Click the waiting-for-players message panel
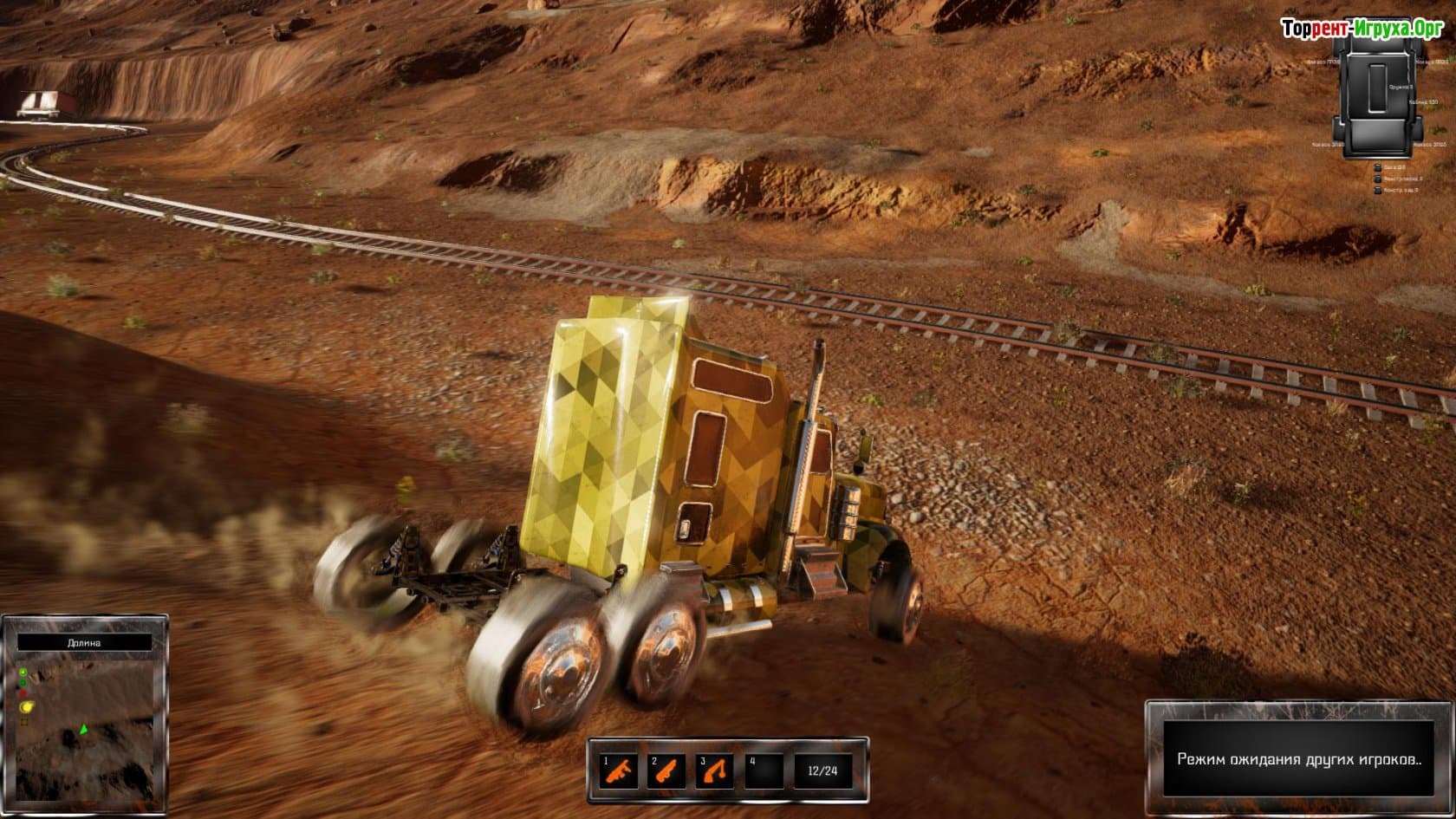Image resolution: width=1456 pixels, height=819 pixels. pos(1298,759)
